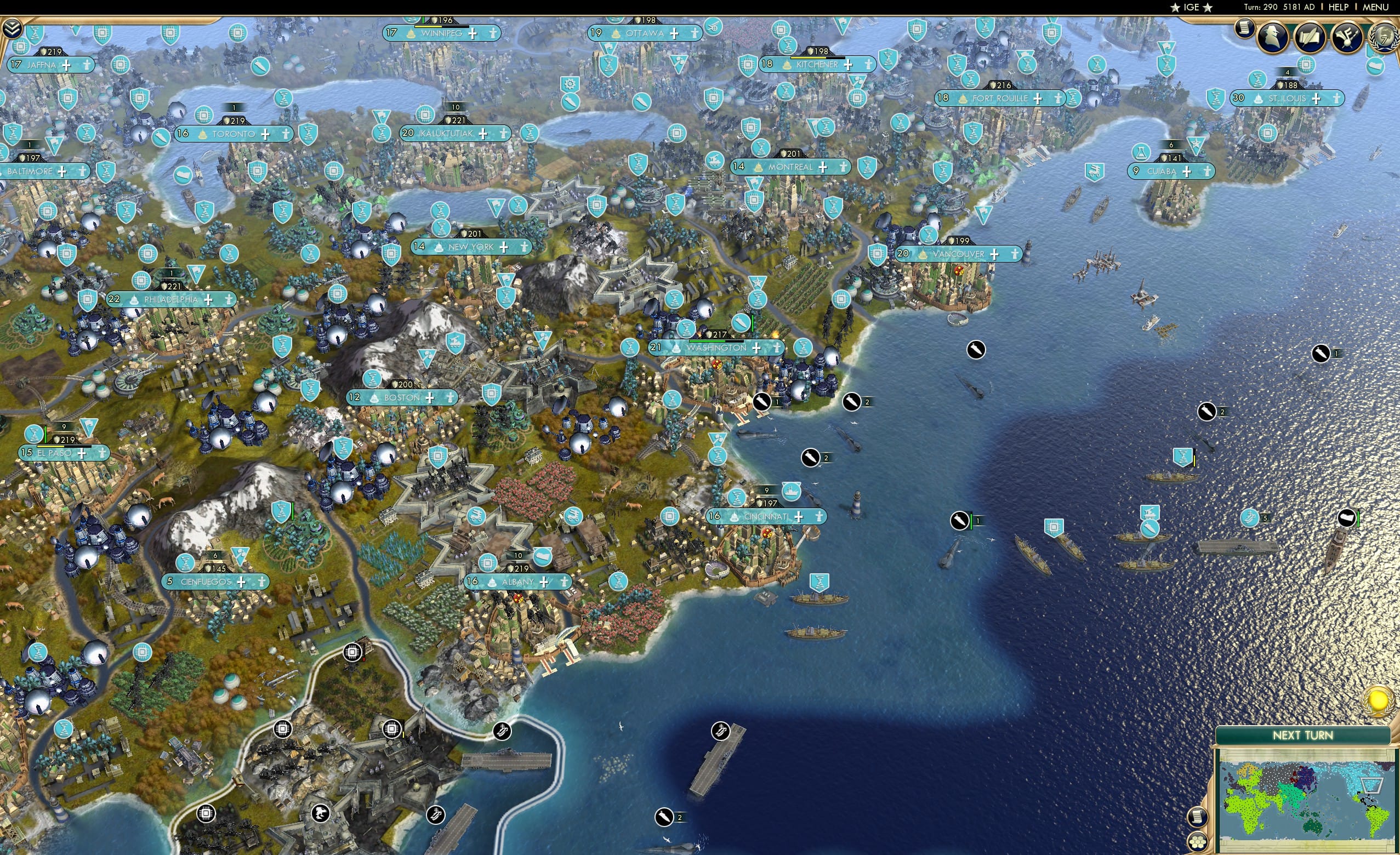Toggle Boston's city growth plus button

pos(430,398)
